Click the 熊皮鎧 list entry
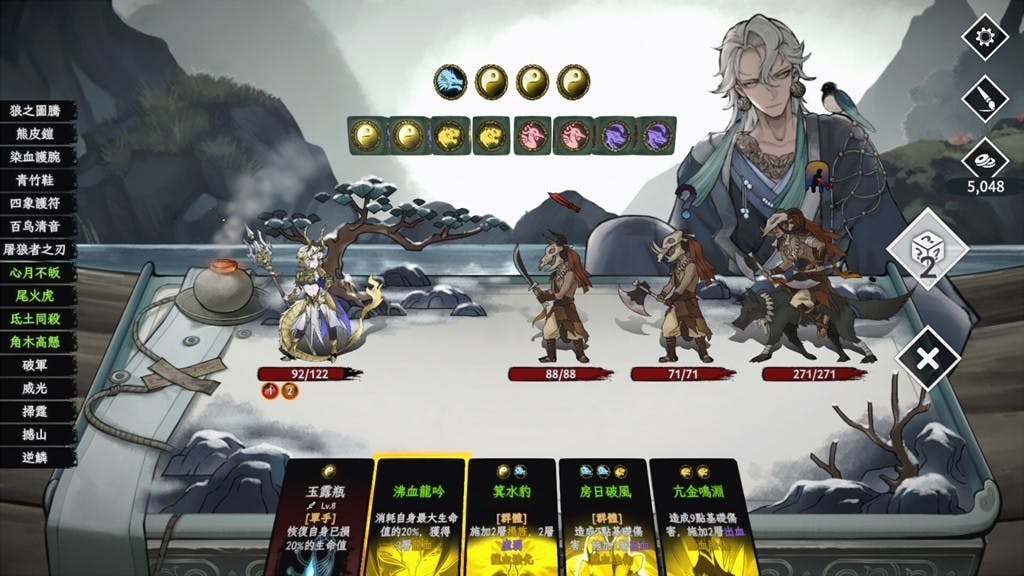The height and width of the screenshot is (576, 1024). 36,135
